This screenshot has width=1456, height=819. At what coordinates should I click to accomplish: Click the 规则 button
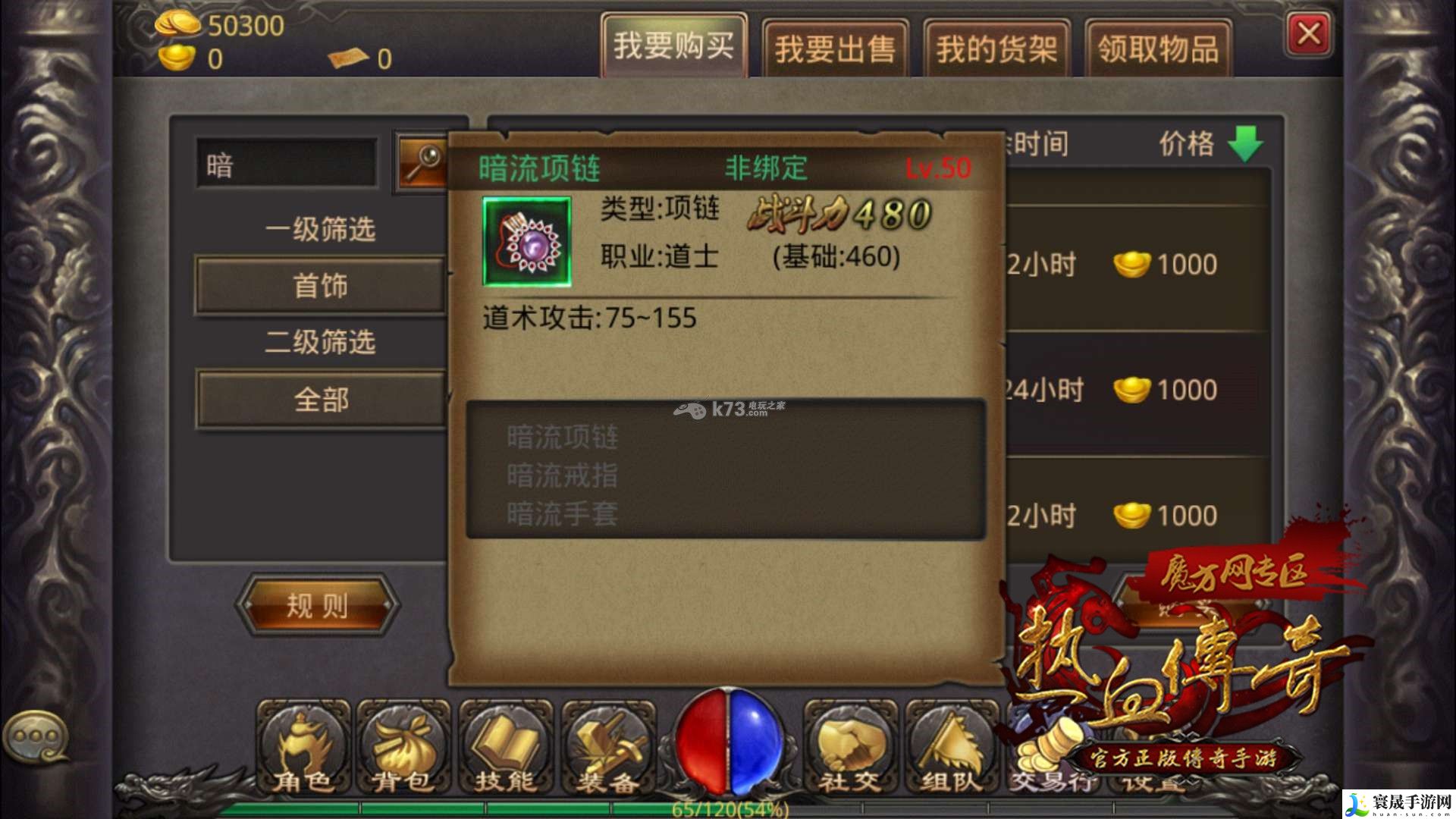(x=318, y=605)
